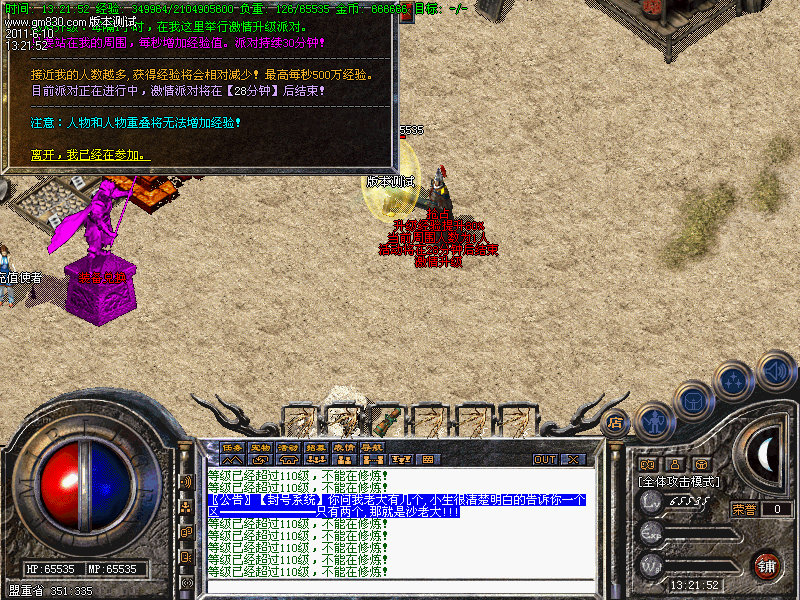Open the 任务 quest tab
Viewport: 800px width, 600px height.
(232, 447)
